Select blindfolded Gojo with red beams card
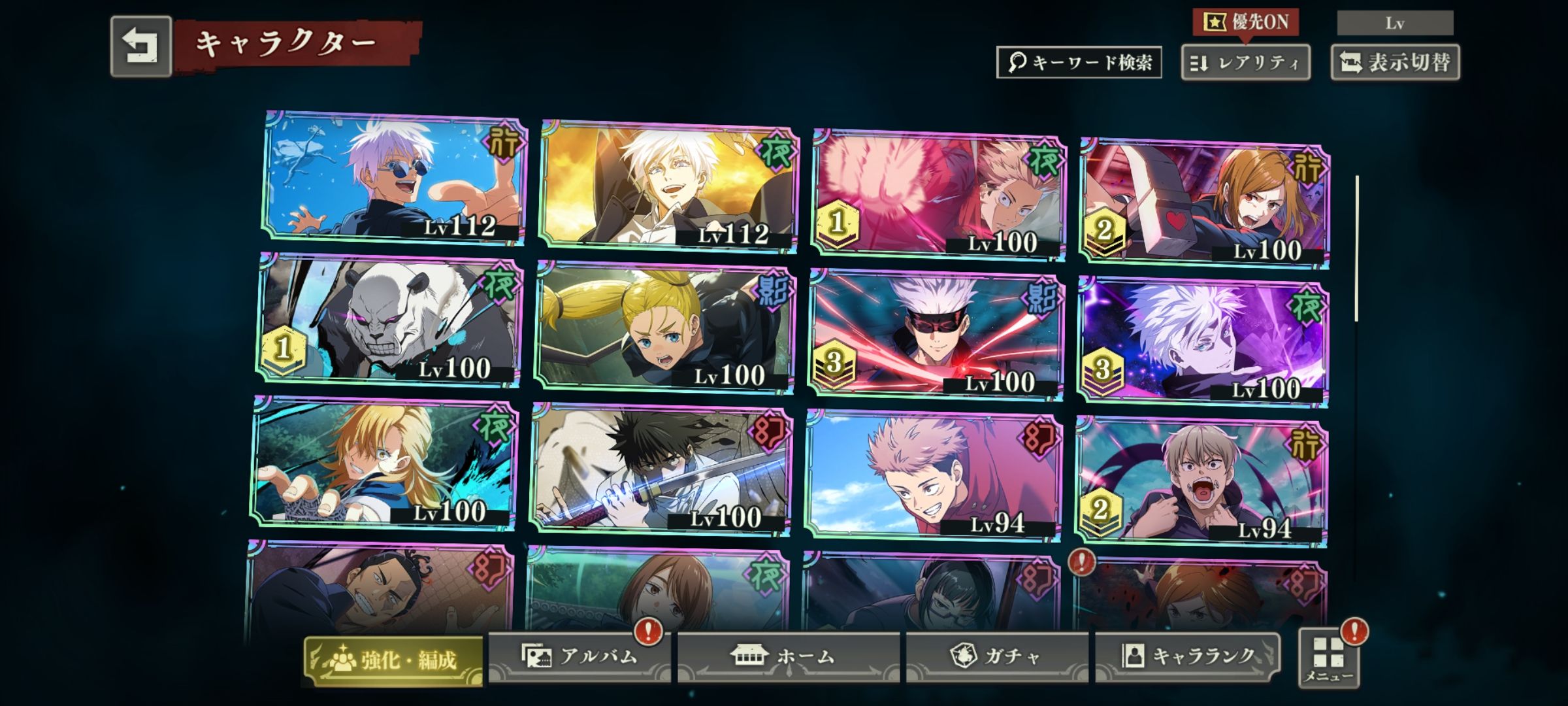1568x706 pixels. point(936,335)
